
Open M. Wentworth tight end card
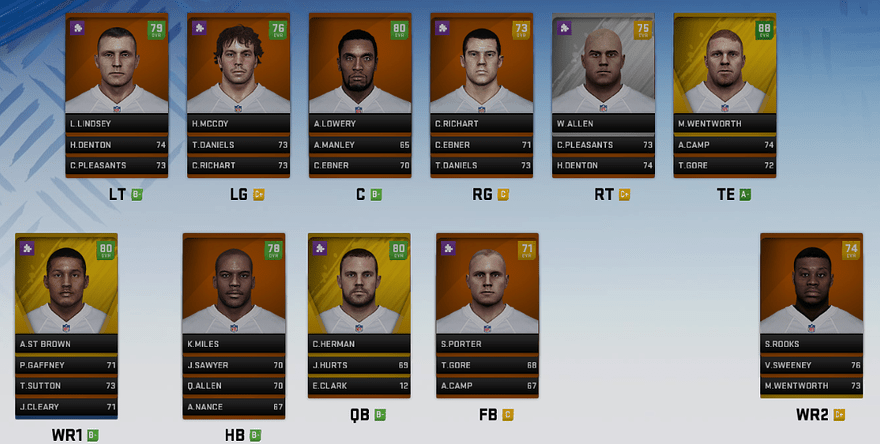(724, 72)
